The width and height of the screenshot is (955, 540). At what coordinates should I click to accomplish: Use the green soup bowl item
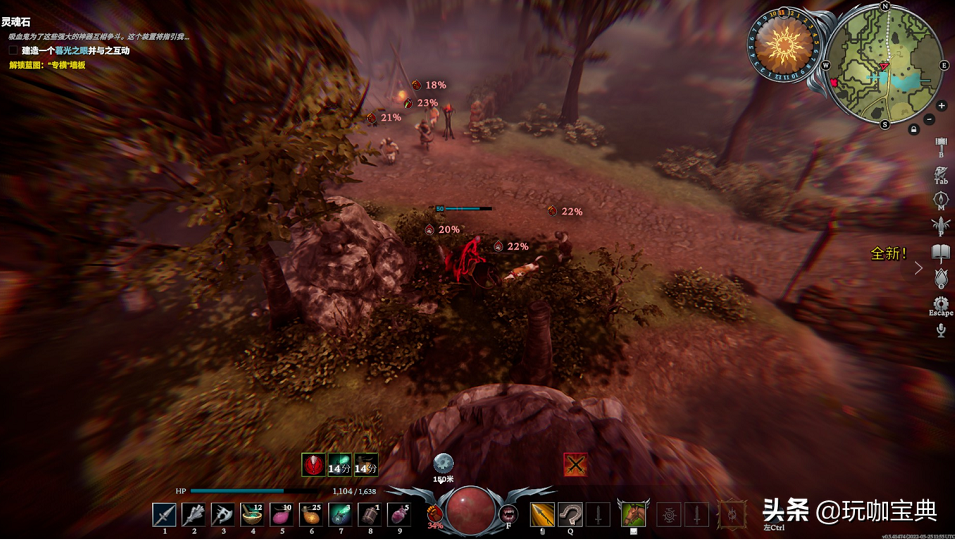tap(252, 514)
